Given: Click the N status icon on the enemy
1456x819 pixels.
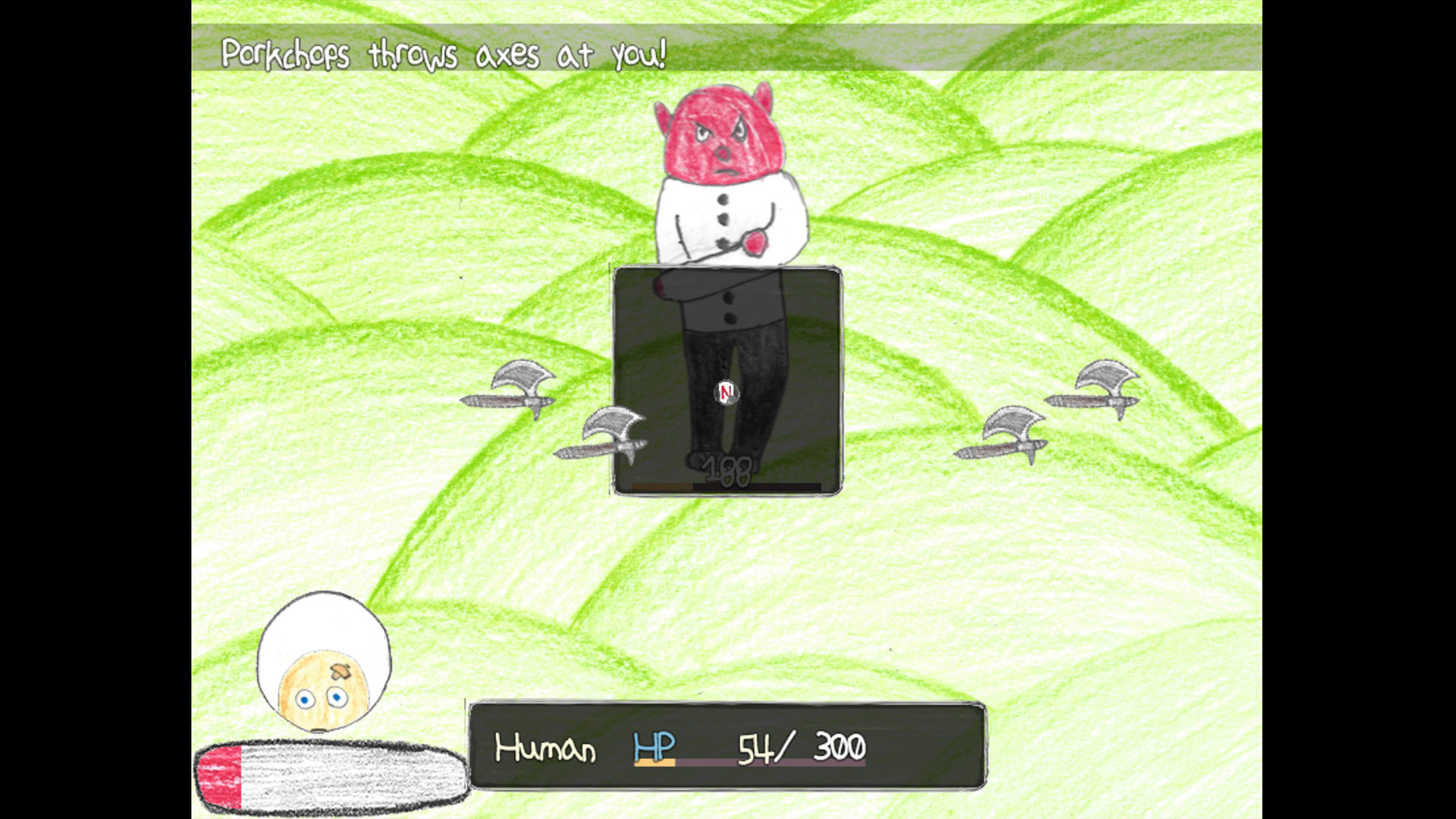Looking at the screenshot, I should tap(726, 392).
